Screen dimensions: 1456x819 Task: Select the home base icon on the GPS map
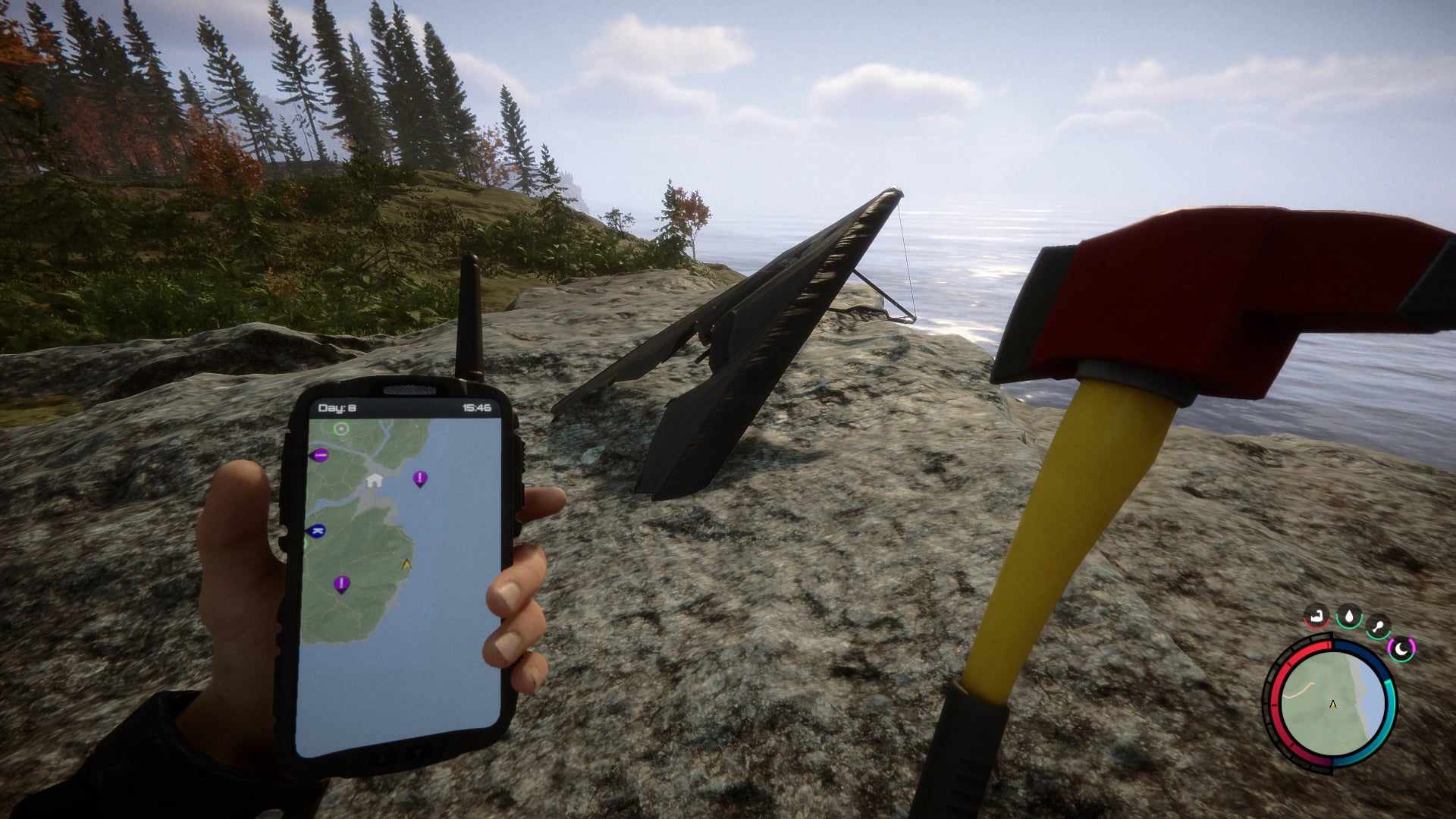point(374,481)
